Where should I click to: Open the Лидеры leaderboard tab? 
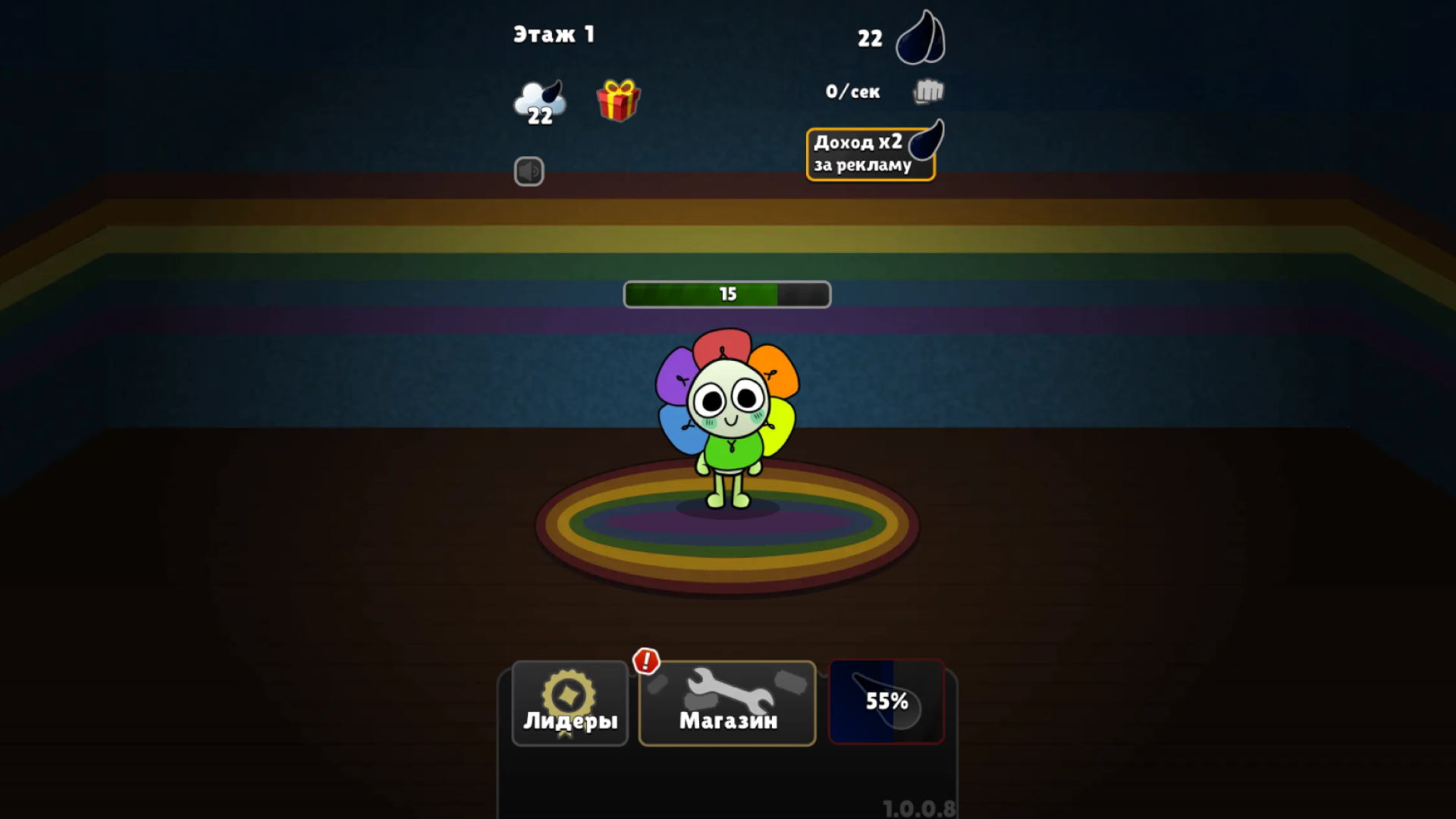point(570,704)
